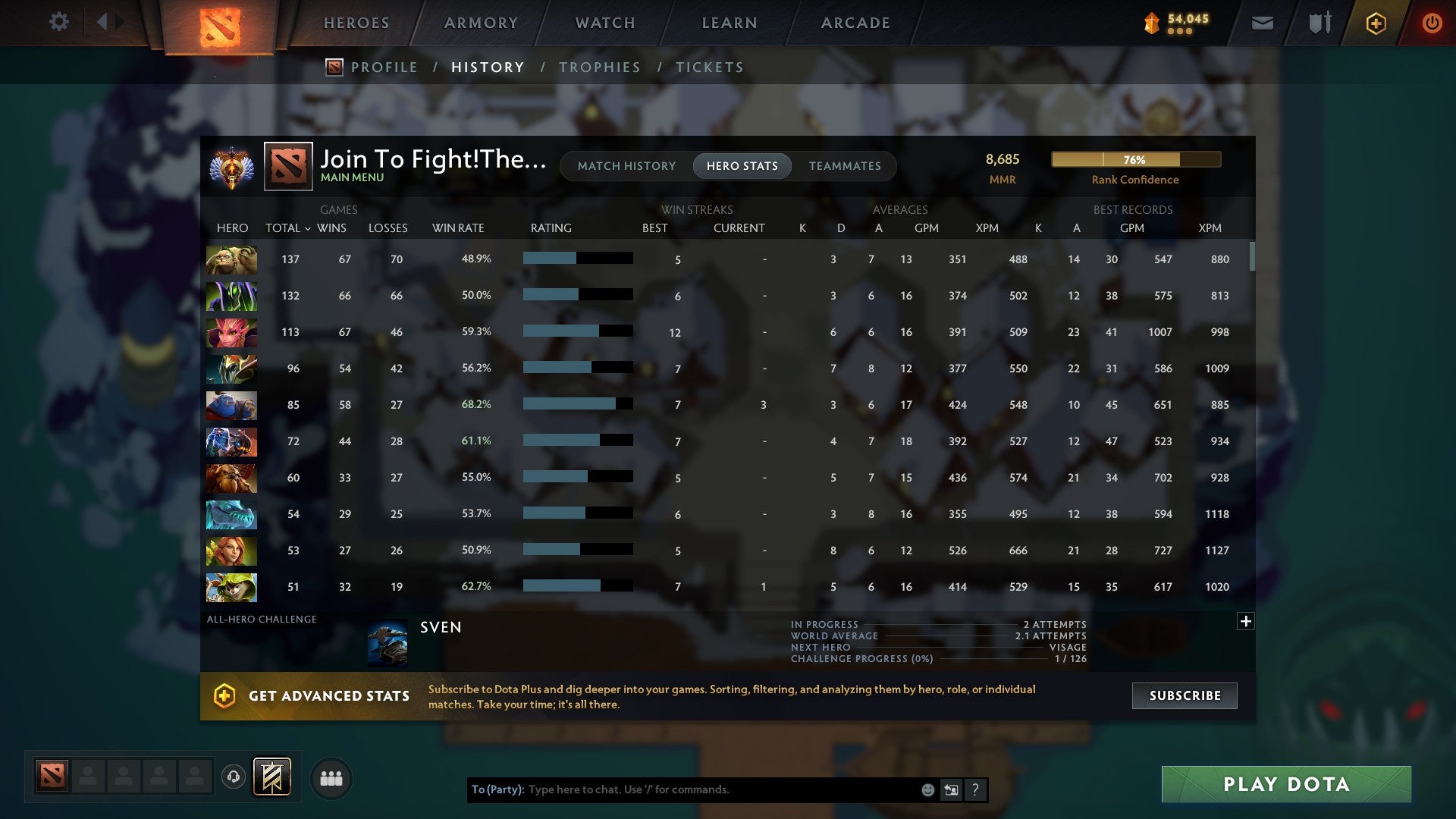
Task: Click the red power exit icon
Action: [x=1432, y=23]
